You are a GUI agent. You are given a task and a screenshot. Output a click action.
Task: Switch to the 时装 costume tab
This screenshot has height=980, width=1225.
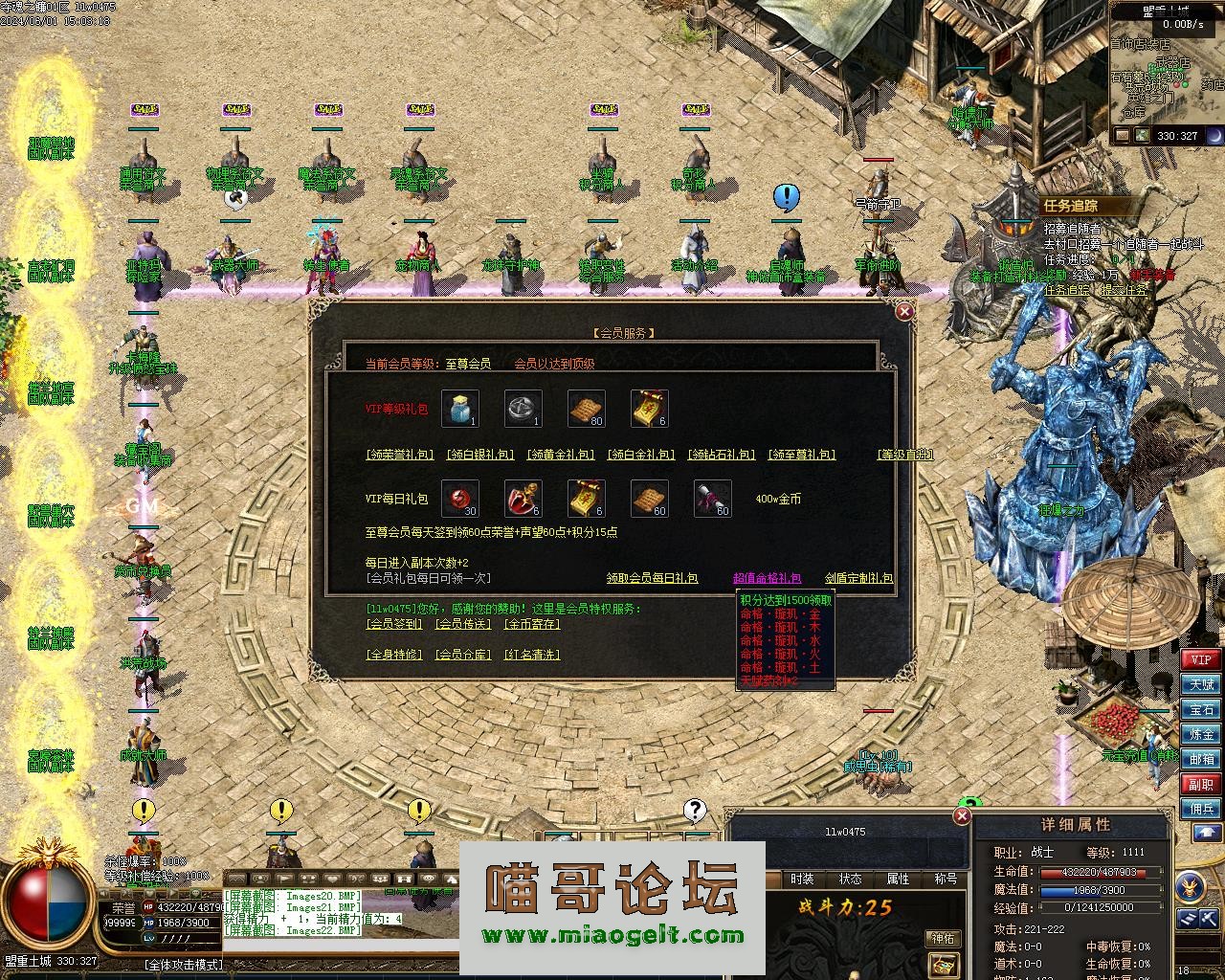(x=802, y=879)
